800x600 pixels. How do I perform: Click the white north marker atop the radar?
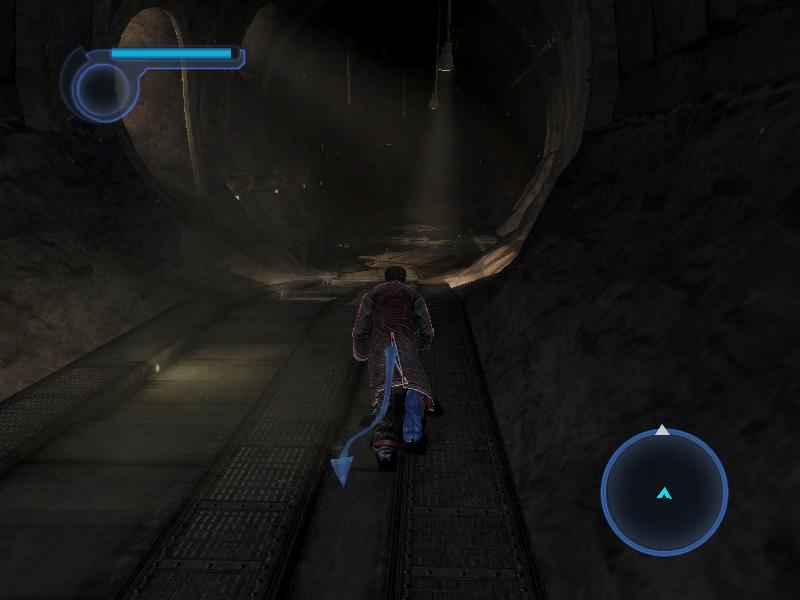662,430
